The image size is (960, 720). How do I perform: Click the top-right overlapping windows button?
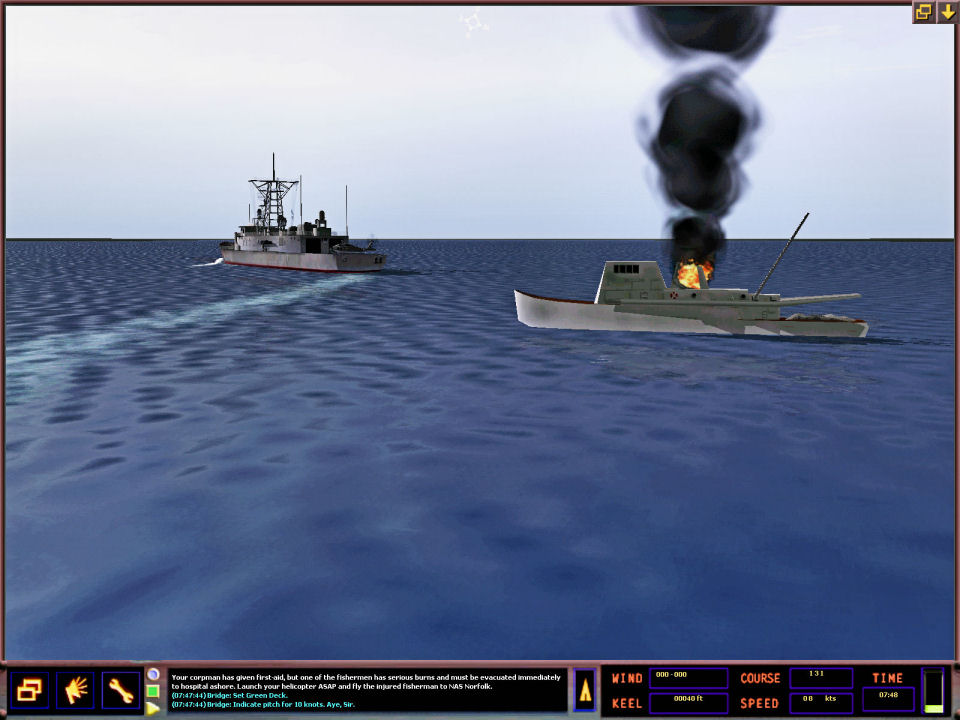pyautogui.click(x=923, y=12)
